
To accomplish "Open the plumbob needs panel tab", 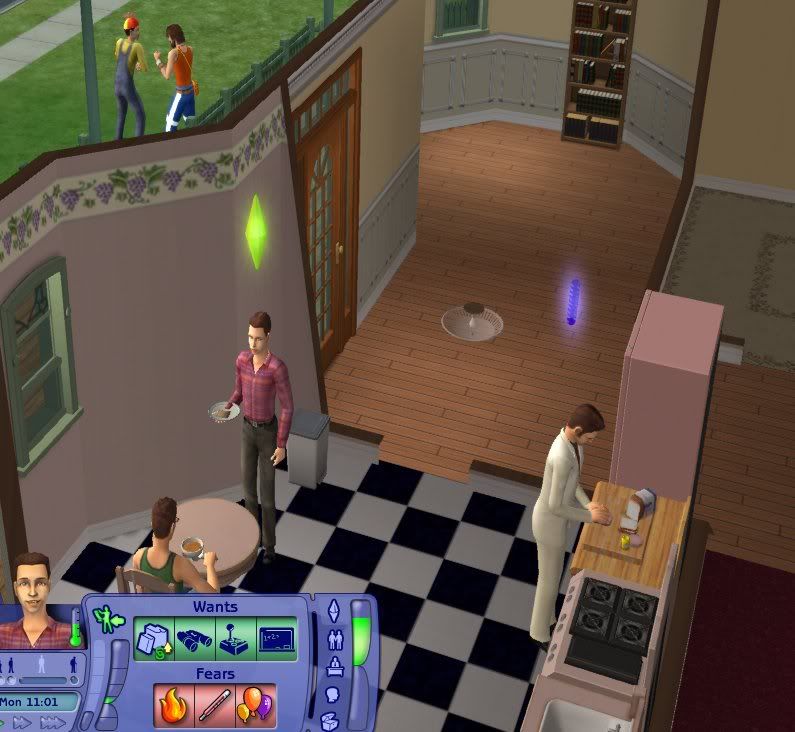I will (x=335, y=610).
